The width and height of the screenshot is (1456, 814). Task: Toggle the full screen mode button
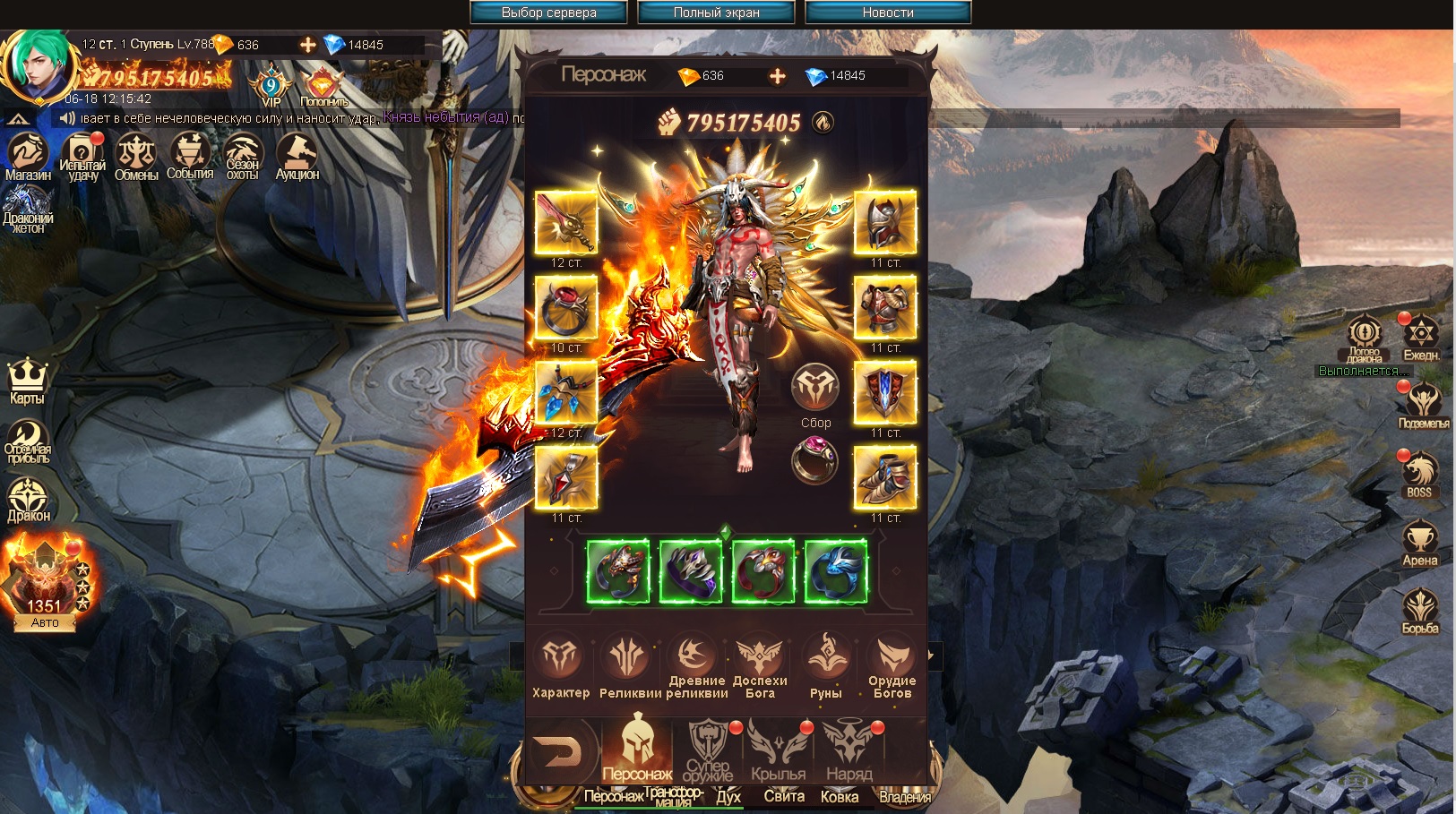716,13
